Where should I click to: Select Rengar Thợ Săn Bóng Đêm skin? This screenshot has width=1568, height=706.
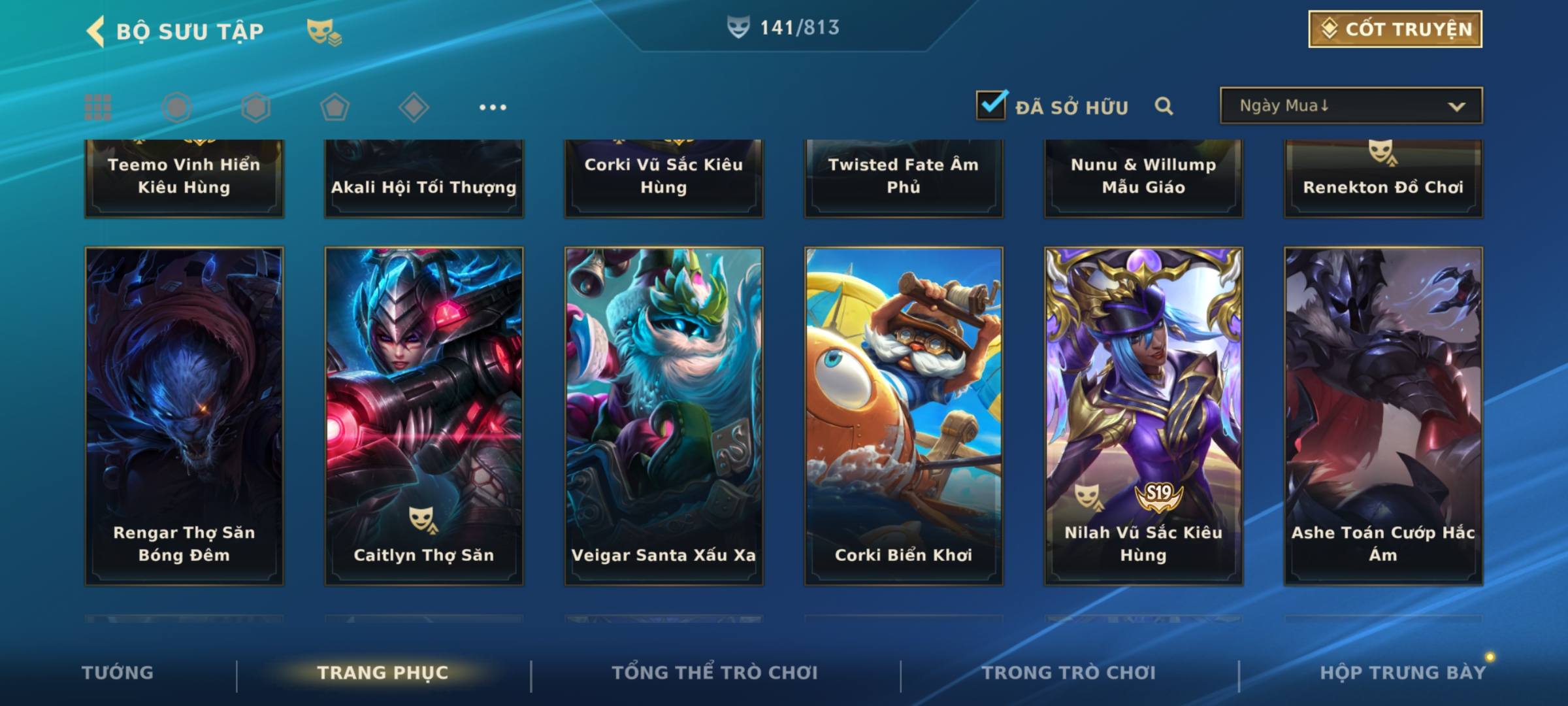[x=184, y=416]
